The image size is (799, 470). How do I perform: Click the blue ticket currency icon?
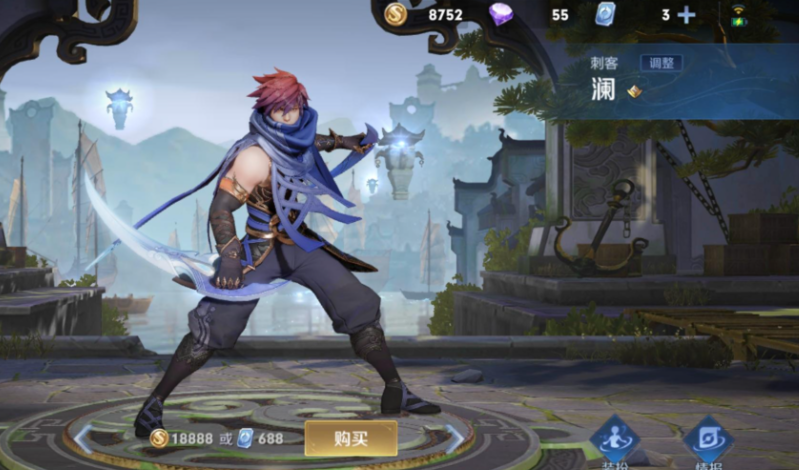pyautogui.click(x=604, y=14)
